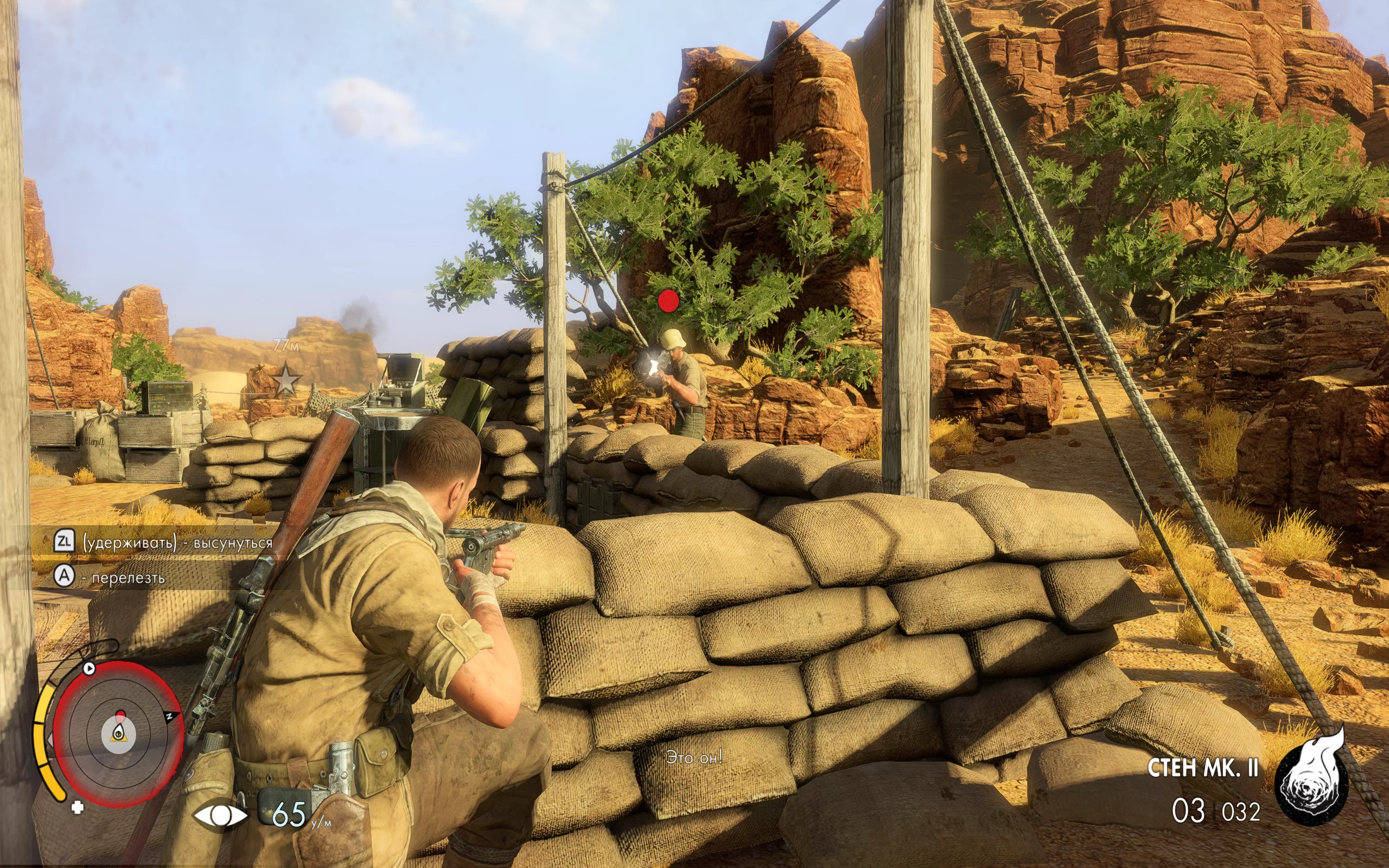1389x868 pixels.
Task: Click the eye visibility indicator icon
Action: 220,815
